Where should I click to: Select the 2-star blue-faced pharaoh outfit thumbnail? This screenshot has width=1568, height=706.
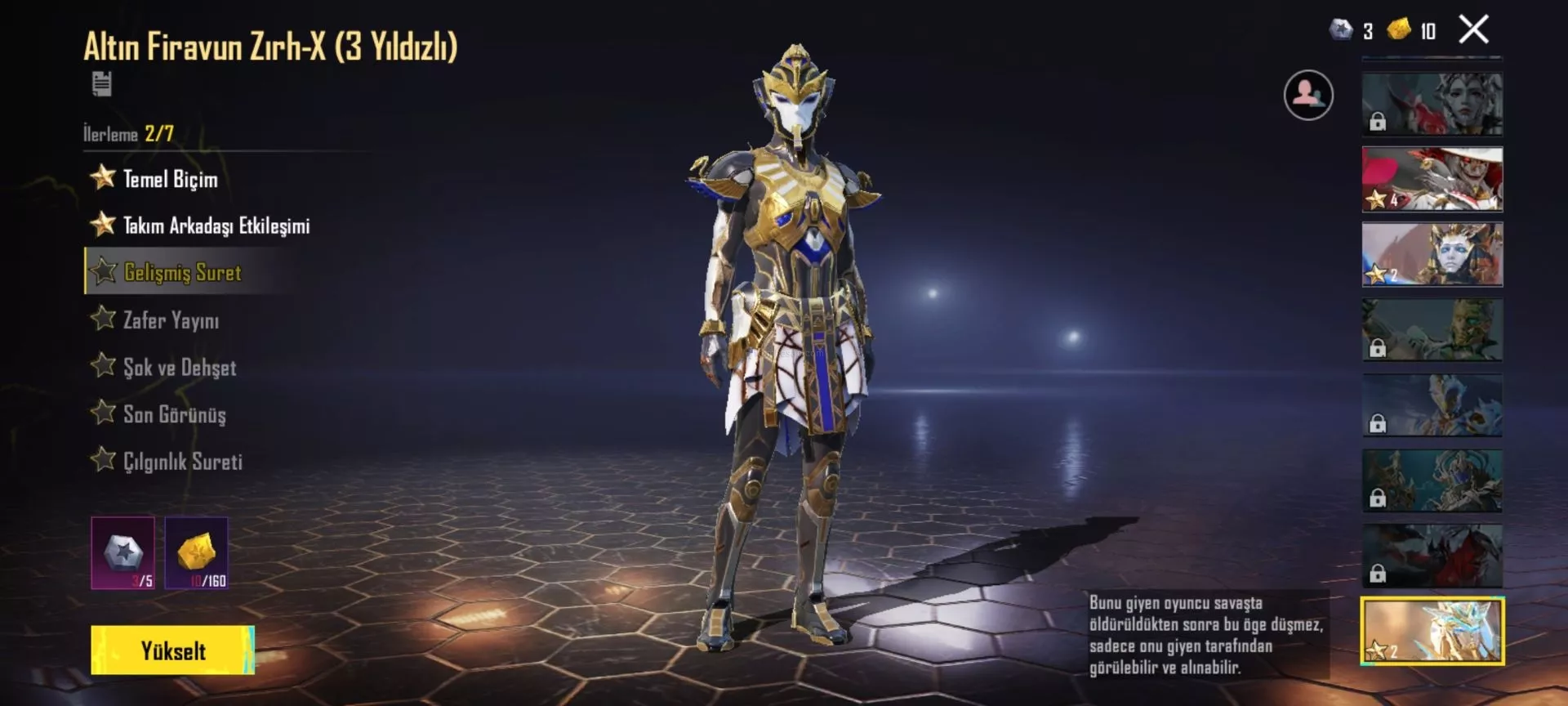pyautogui.click(x=1432, y=254)
